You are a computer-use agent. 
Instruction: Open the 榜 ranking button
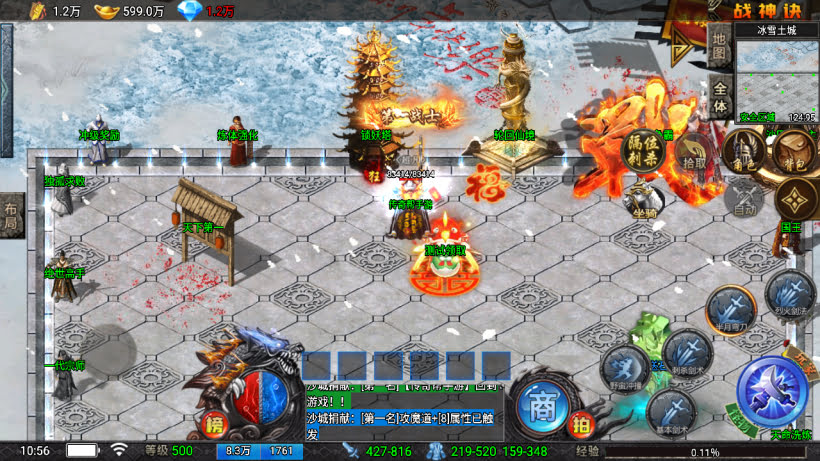click(x=213, y=423)
